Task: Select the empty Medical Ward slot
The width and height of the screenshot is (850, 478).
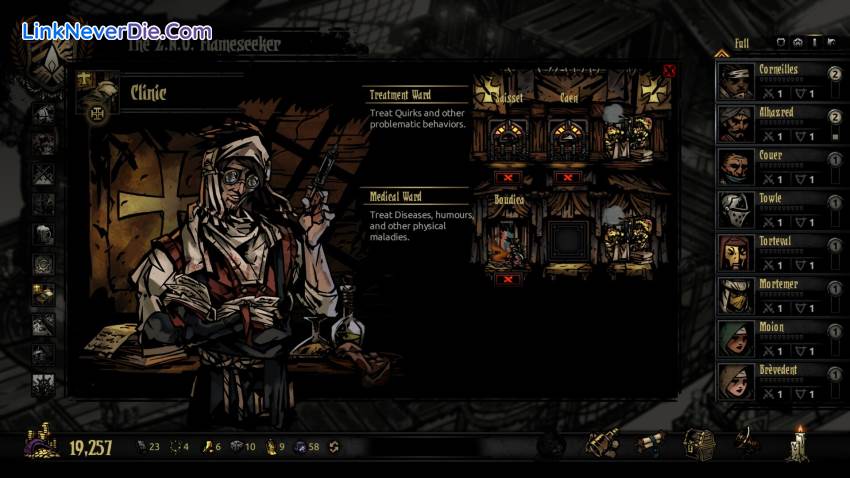Action: (568, 240)
